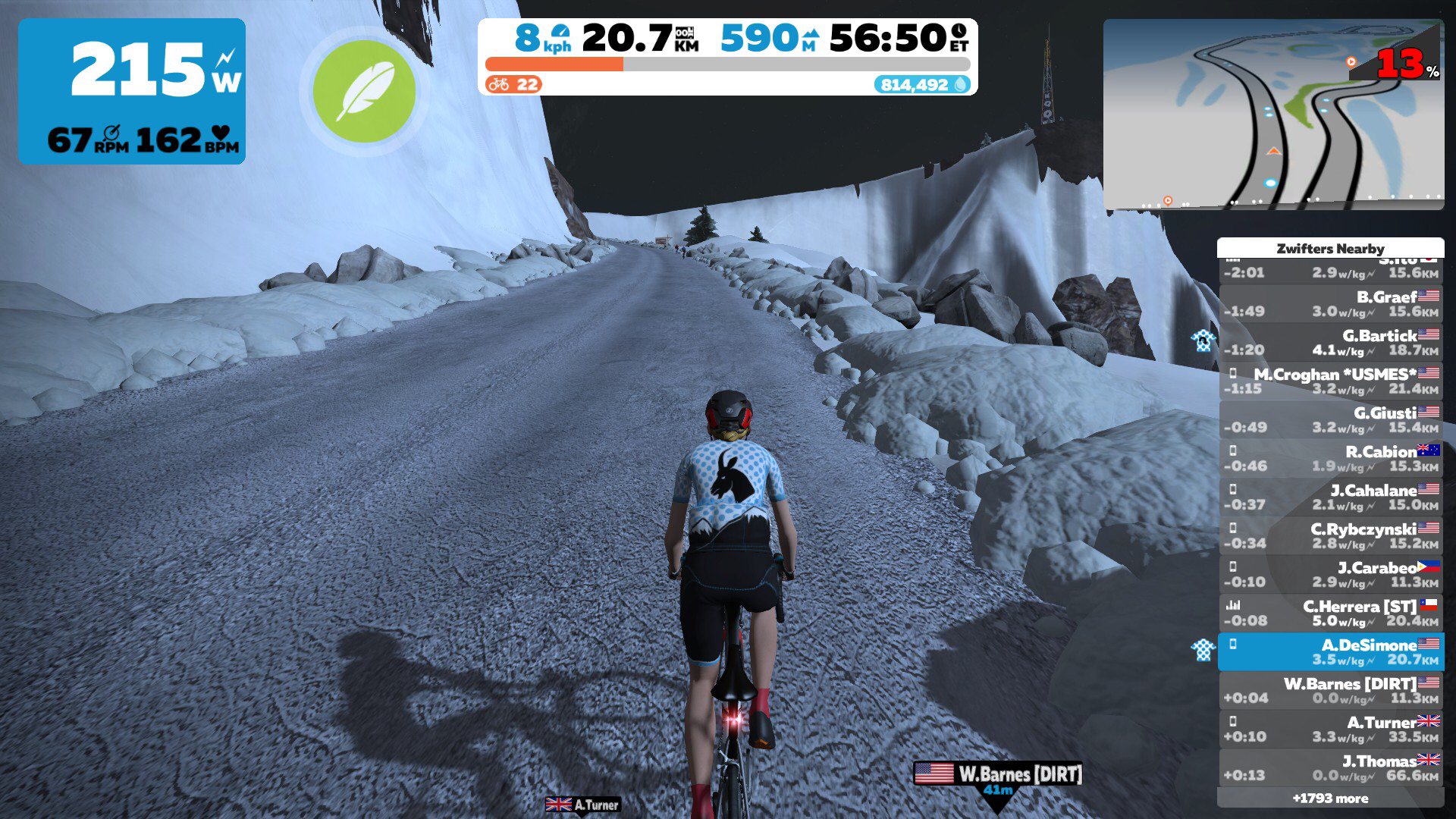Expand the +1793 more riders link

(x=1331, y=798)
